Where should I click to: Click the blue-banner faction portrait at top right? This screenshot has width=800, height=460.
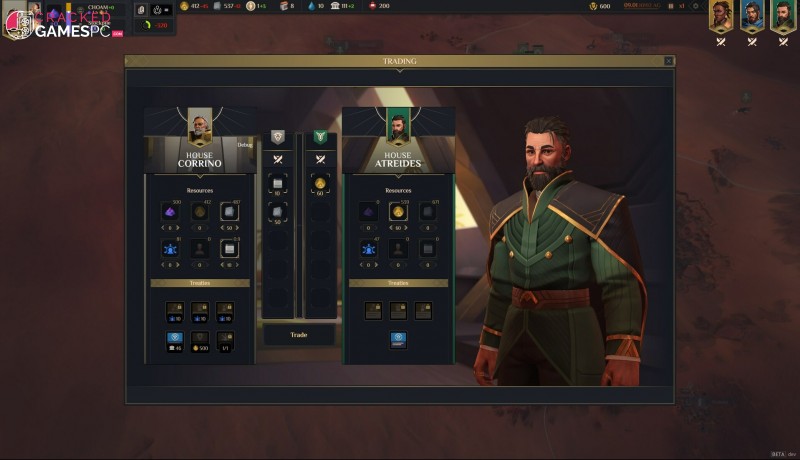[x=752, y=16]
